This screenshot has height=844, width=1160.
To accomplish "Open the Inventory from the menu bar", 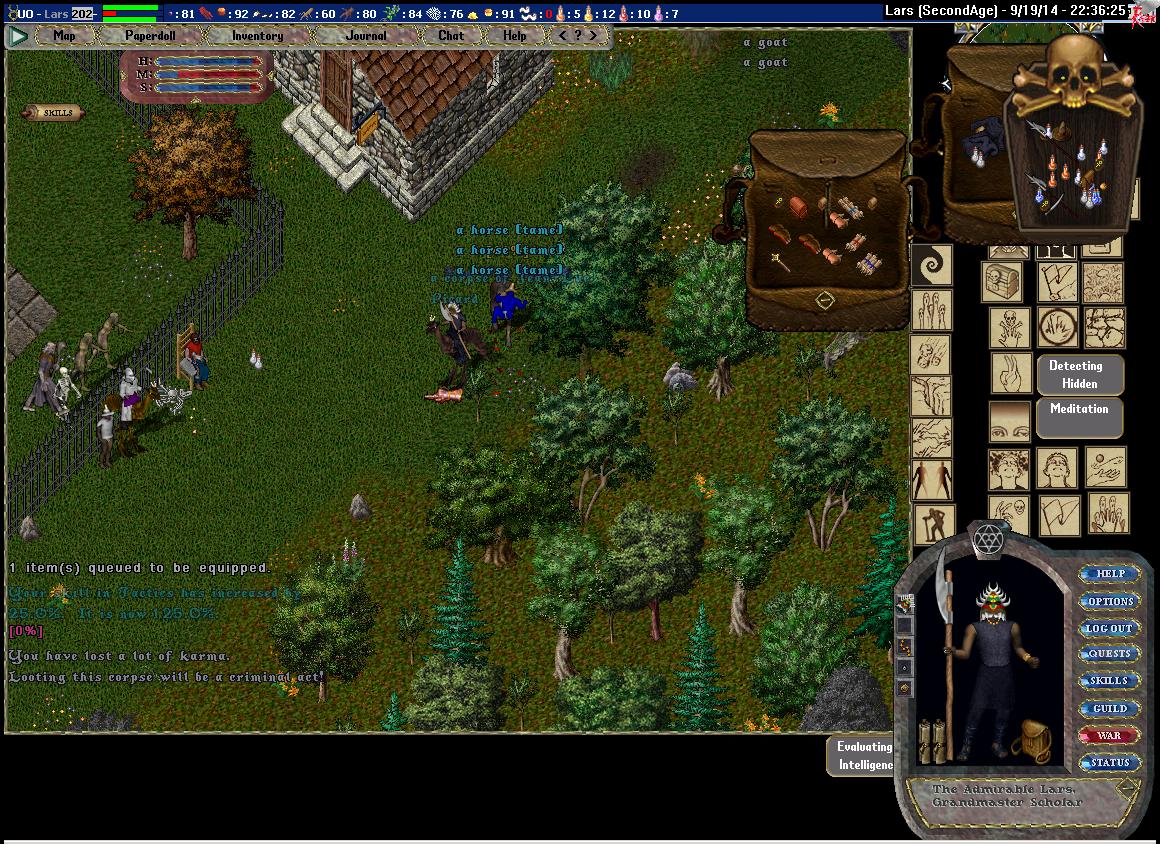I will [x=257, y=36].
